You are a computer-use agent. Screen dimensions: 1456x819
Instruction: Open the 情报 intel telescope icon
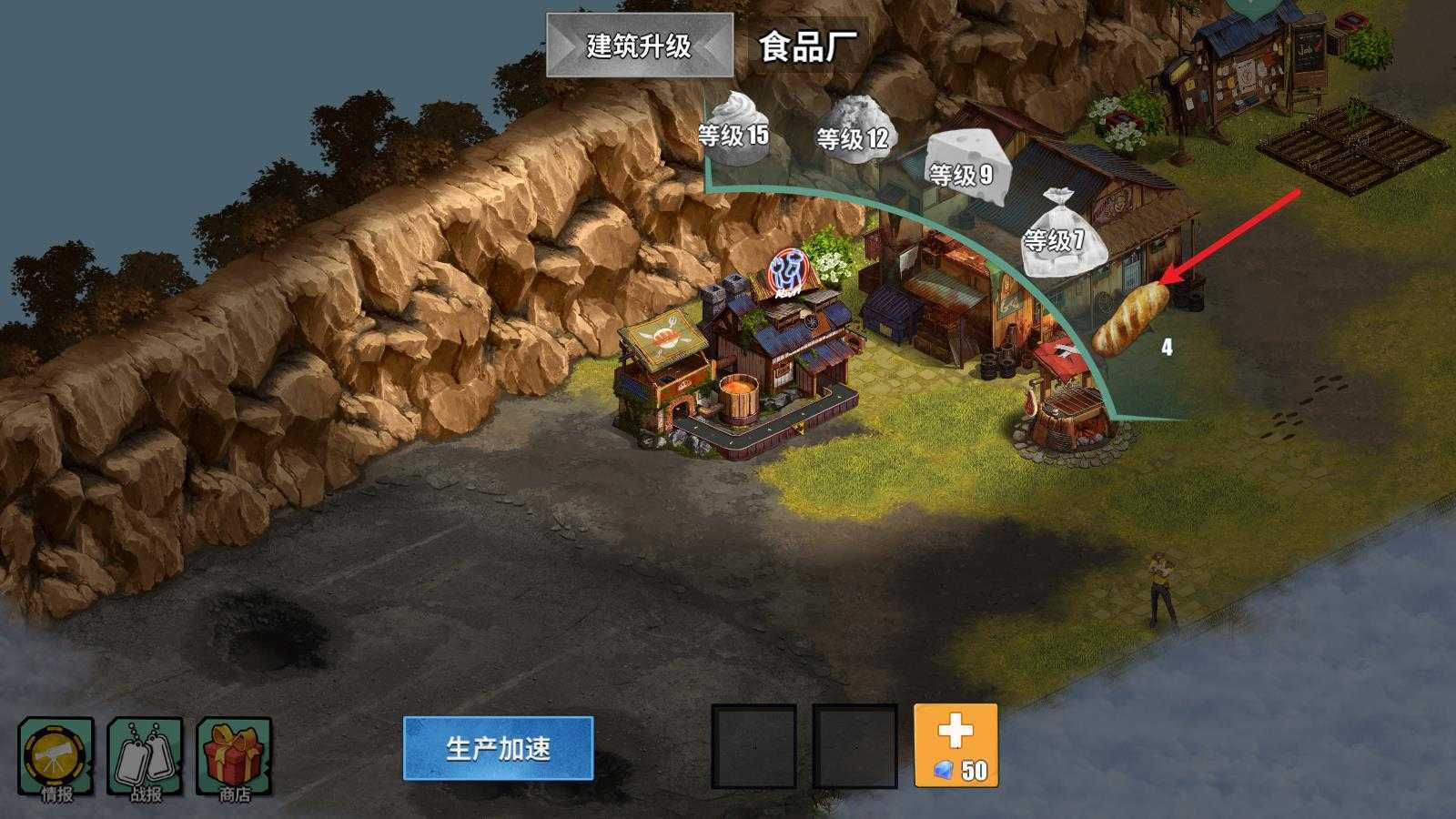tap(56, 755)
